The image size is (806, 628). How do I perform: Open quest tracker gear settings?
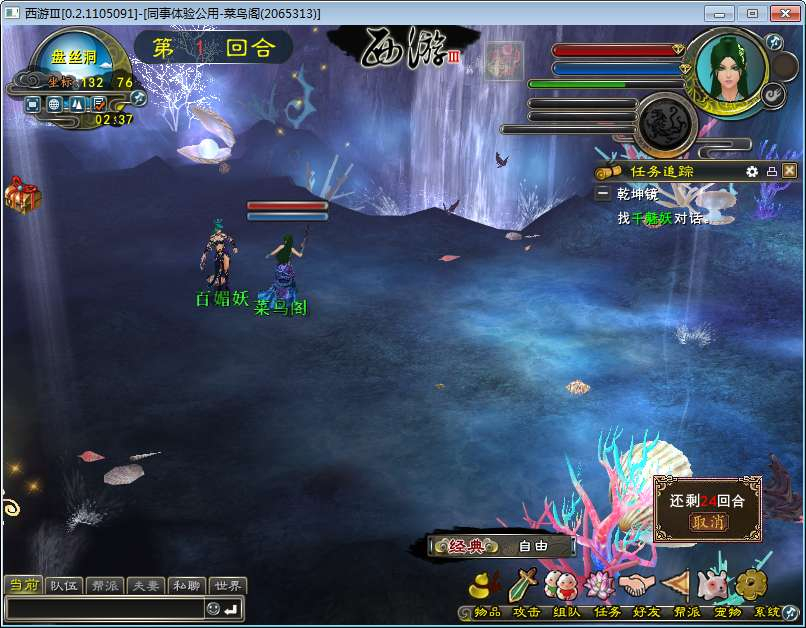752,171
